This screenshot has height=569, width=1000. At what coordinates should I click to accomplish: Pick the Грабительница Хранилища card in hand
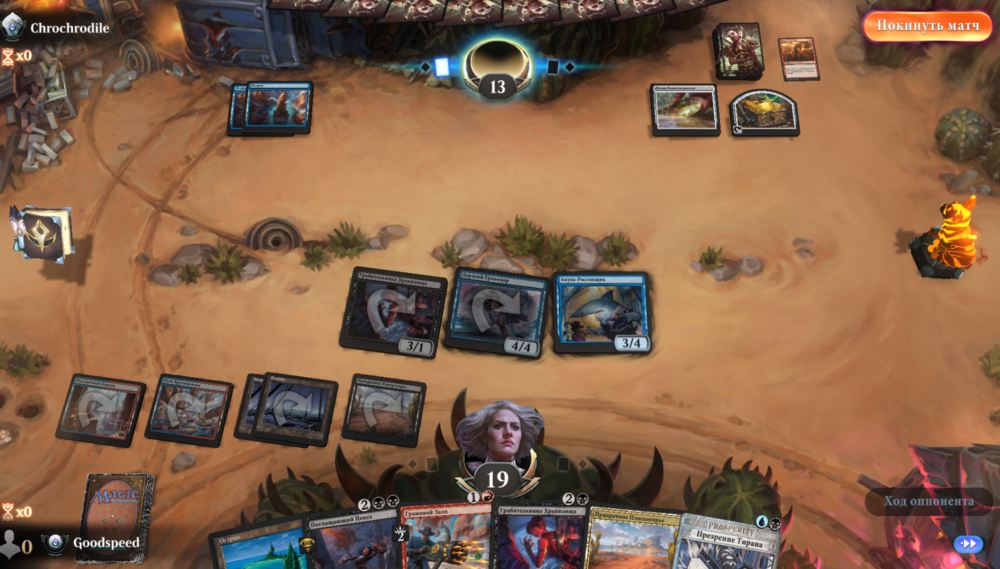540,538
